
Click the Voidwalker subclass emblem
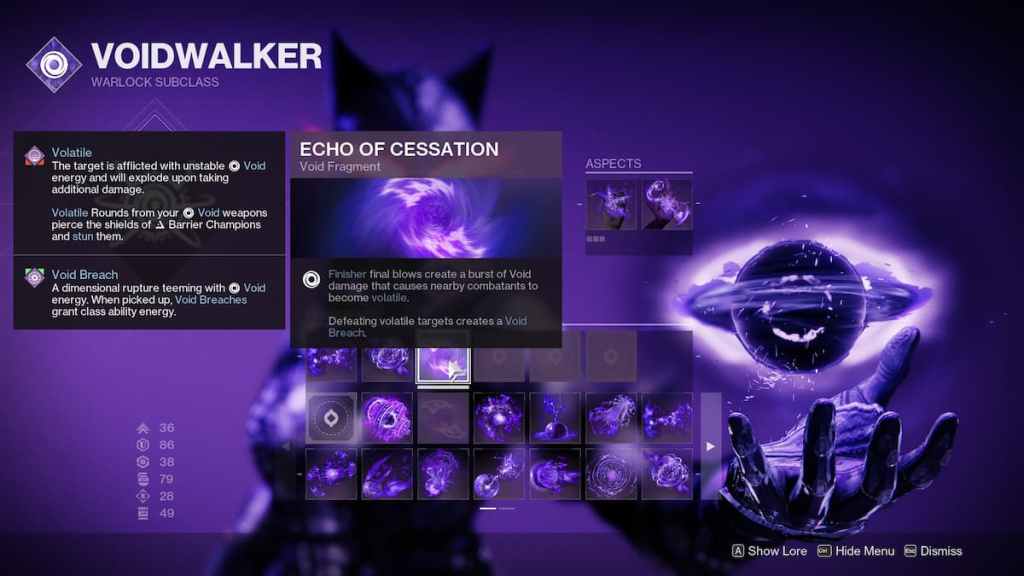pos(54,63)
